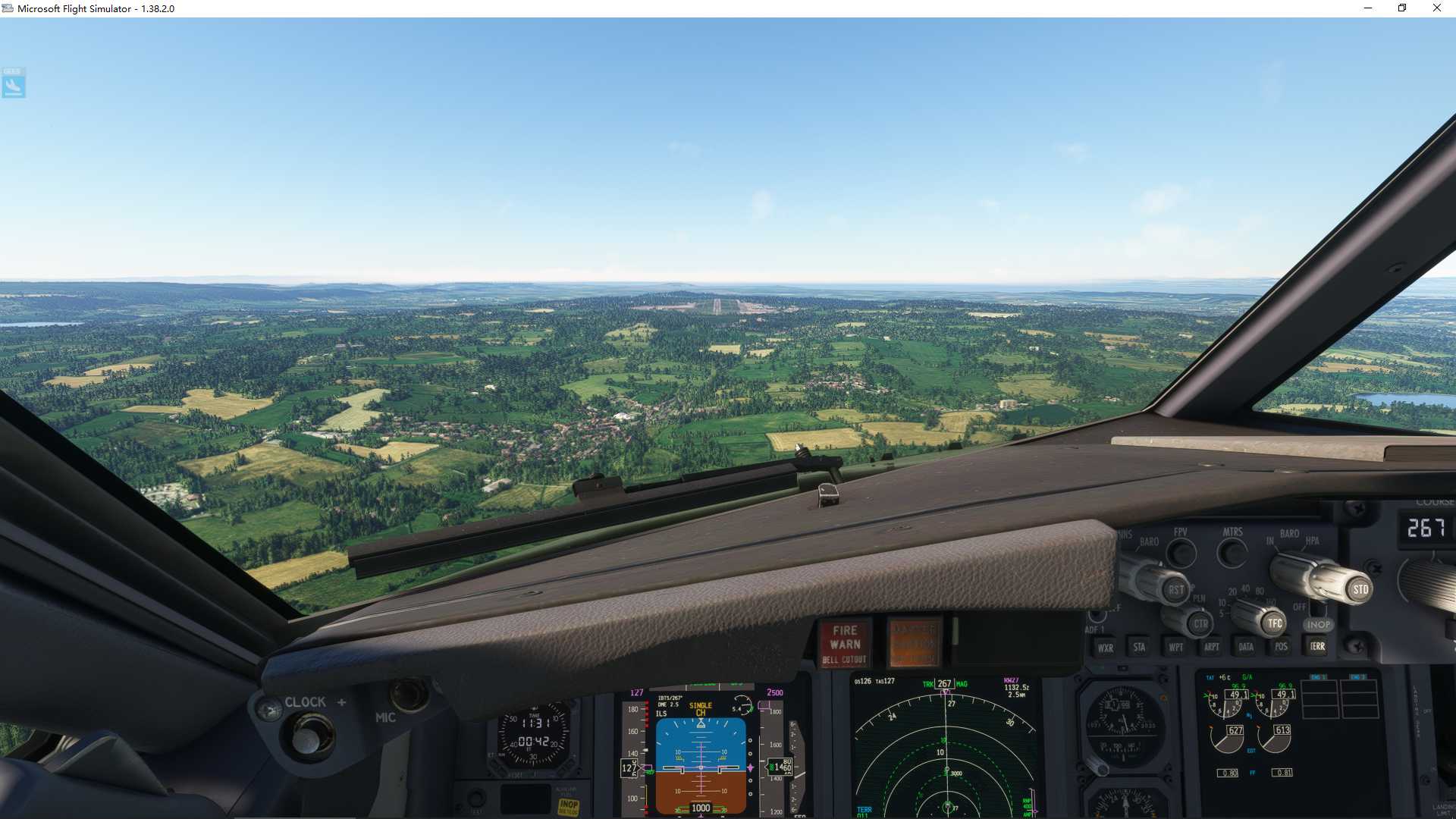Viewport: 1456px width, 819px height.
Task: Select the WPT waypoint display button
Action: (x=1175, y=647)
